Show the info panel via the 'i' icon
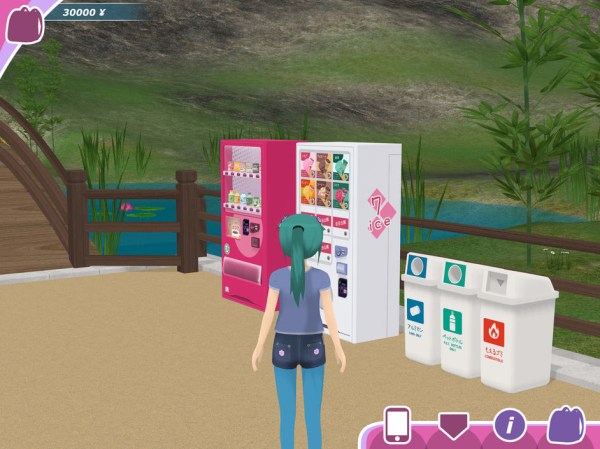Screen dimensions: 600x449 509,424
